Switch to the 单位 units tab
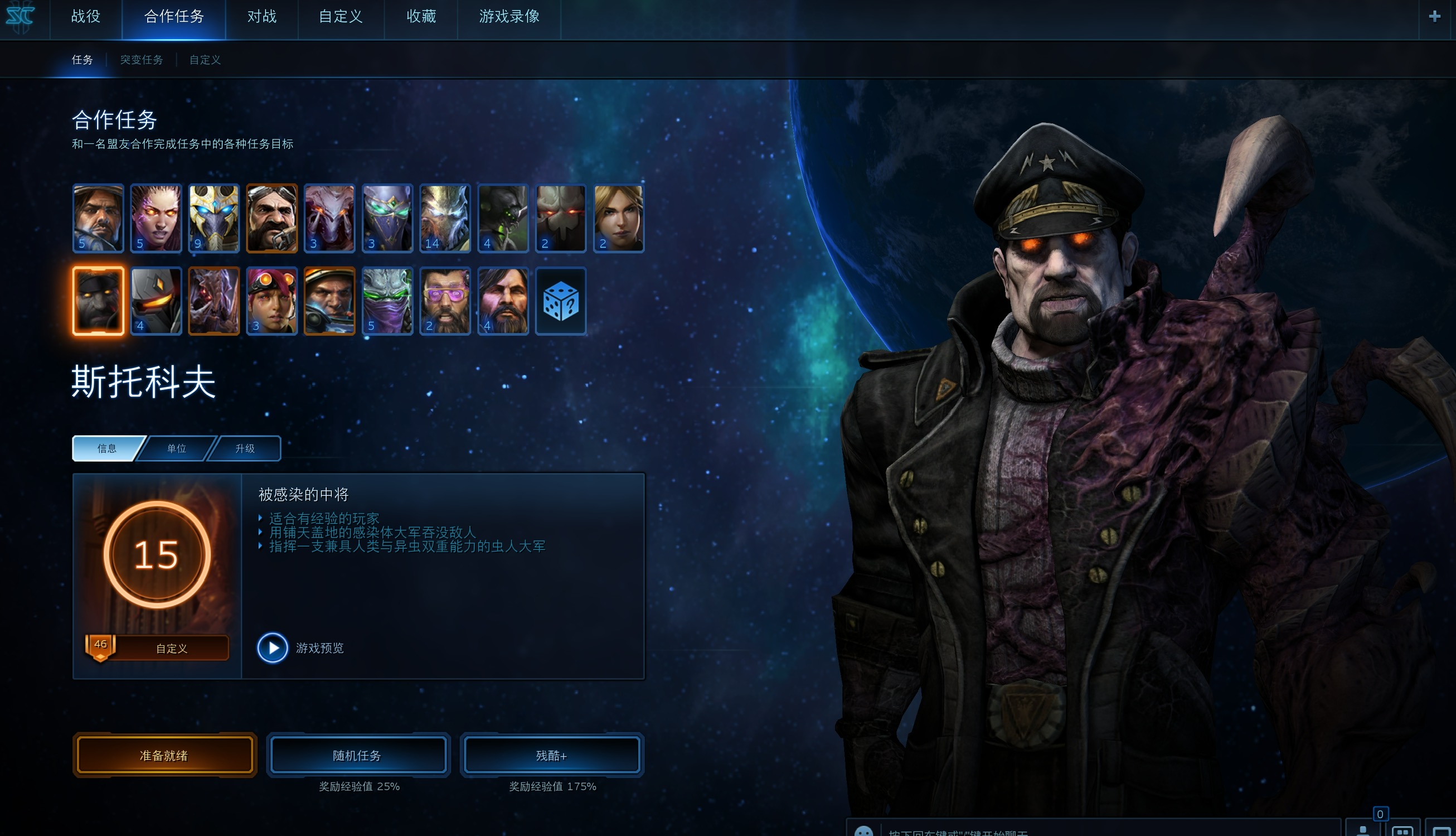The image size is (1456, 836). [x=177, y=448]
